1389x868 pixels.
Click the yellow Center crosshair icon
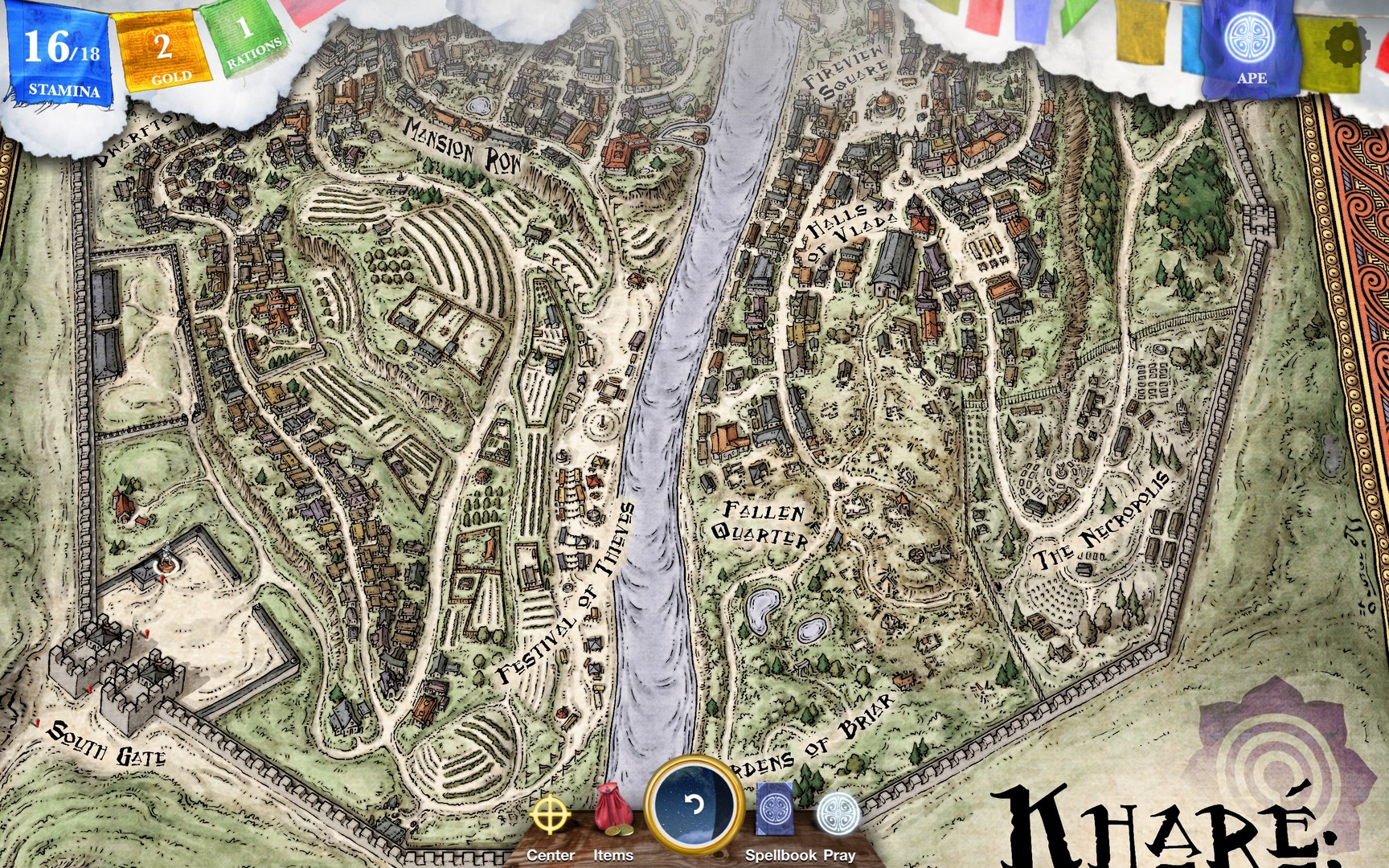(551, 813)
